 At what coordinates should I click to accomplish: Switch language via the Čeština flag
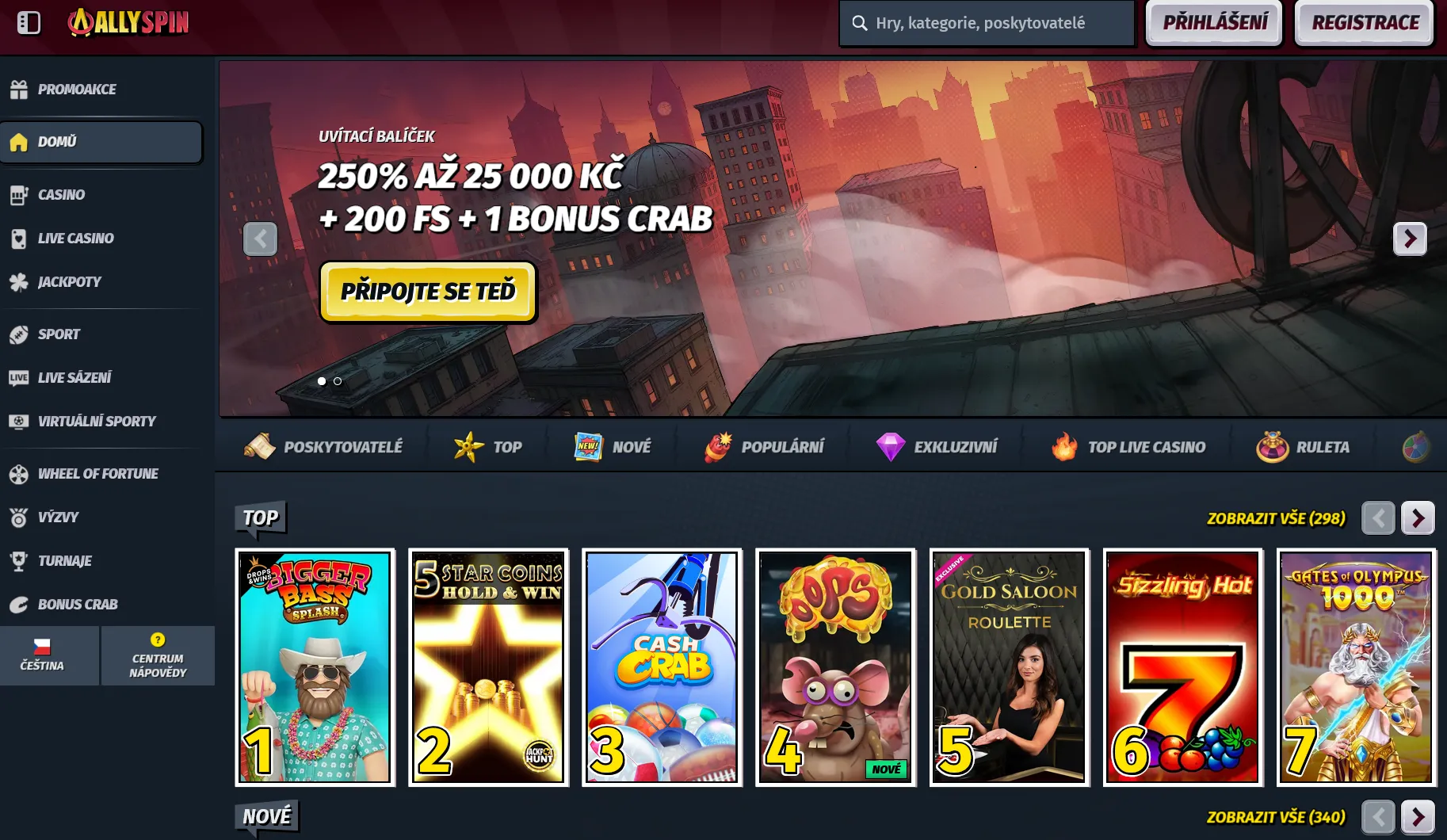49,655
